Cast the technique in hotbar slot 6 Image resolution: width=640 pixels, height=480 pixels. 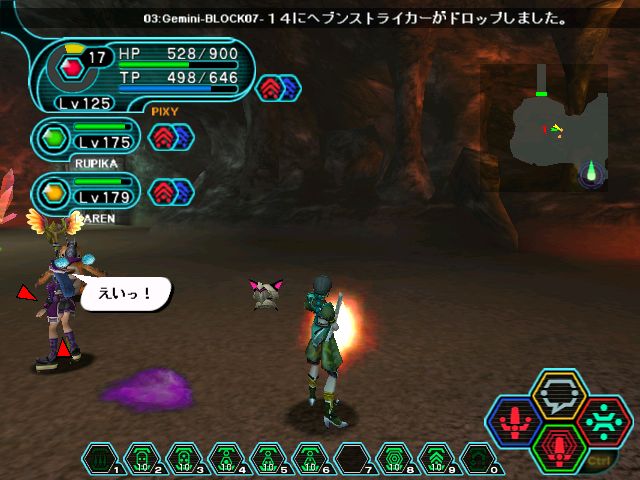[x=310, y=458]
